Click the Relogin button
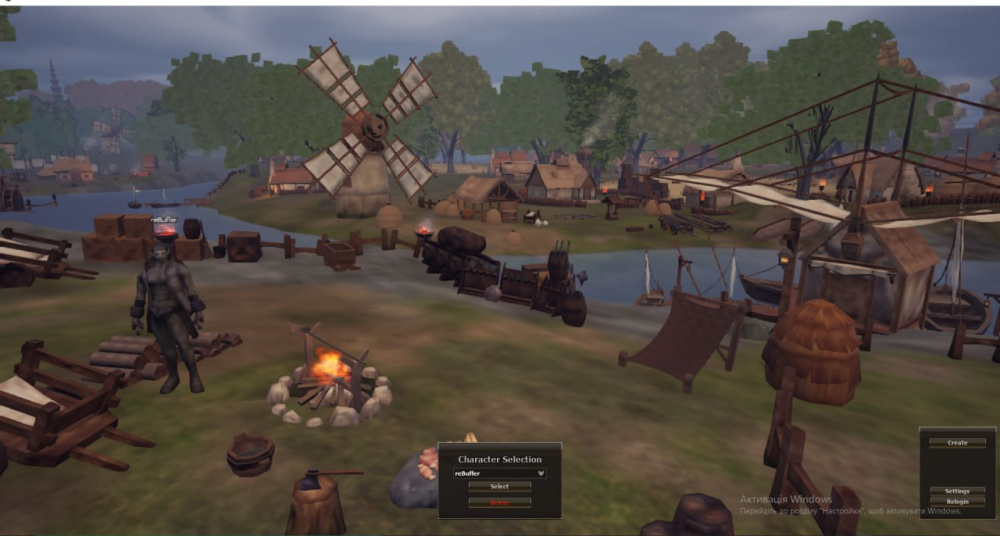The image size is (1000, 536). click(x=957, y=501)
